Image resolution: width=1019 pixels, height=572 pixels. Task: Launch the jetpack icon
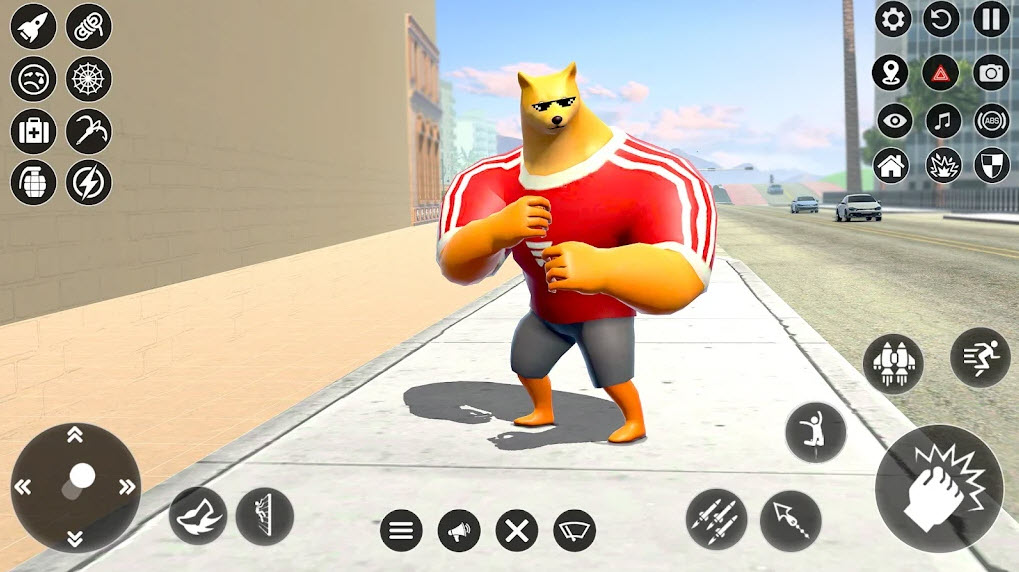(x=893, y=364)
